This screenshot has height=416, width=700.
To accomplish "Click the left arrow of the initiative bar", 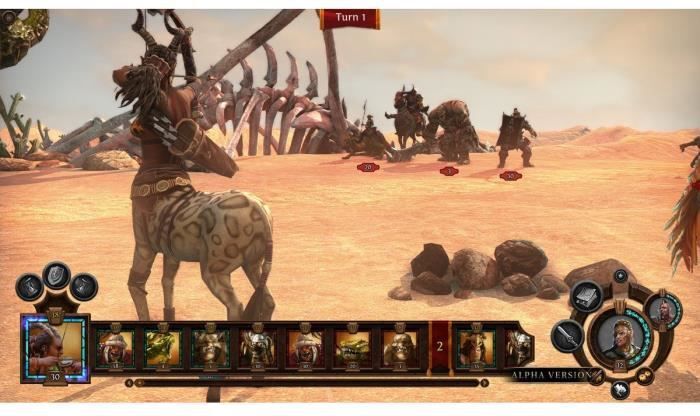I will [x=129, y=382].
